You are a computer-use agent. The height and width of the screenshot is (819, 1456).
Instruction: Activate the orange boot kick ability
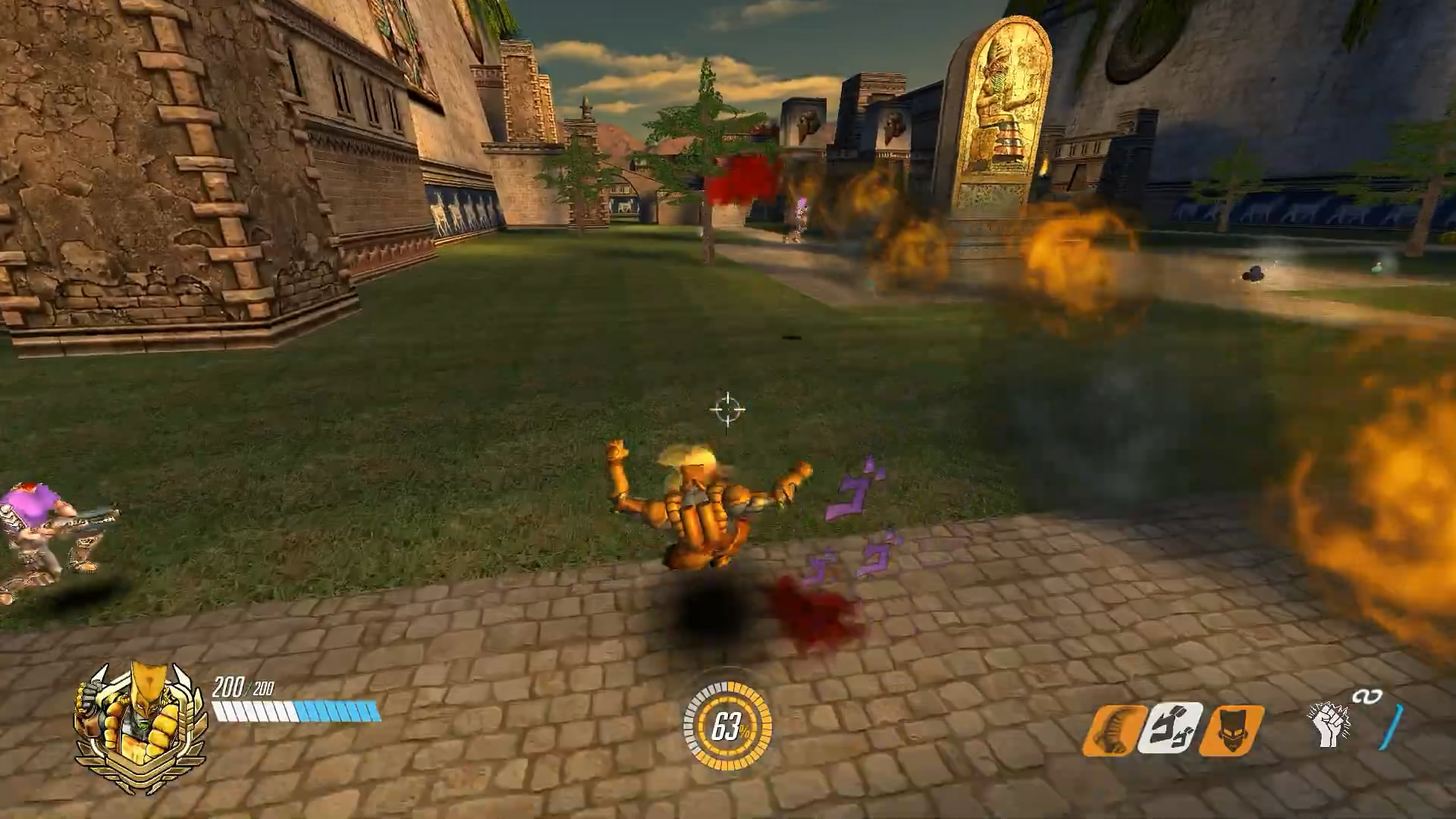(x=1113, y=730)
